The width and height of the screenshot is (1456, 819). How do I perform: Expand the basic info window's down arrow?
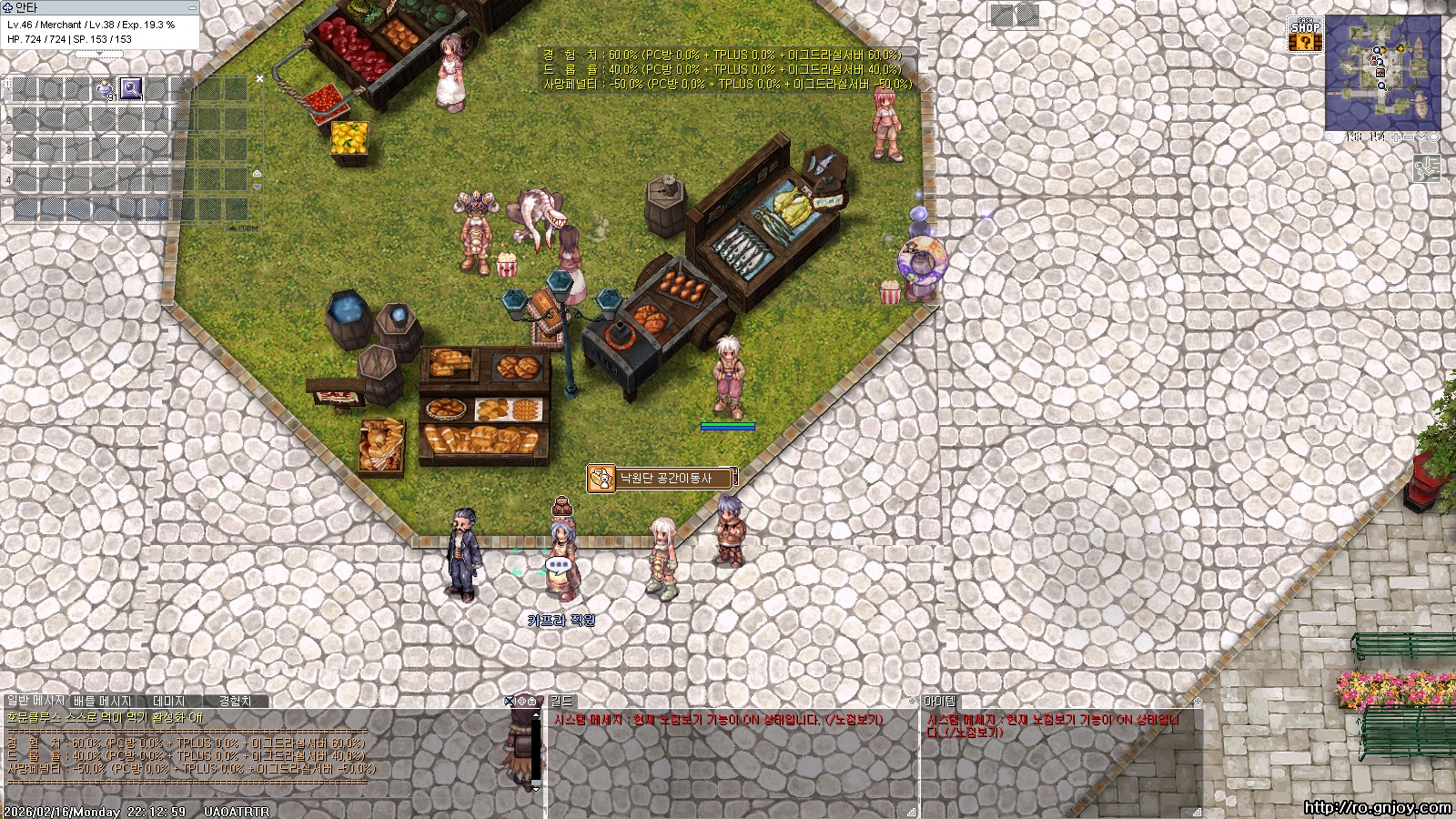[x=98, y=54]
